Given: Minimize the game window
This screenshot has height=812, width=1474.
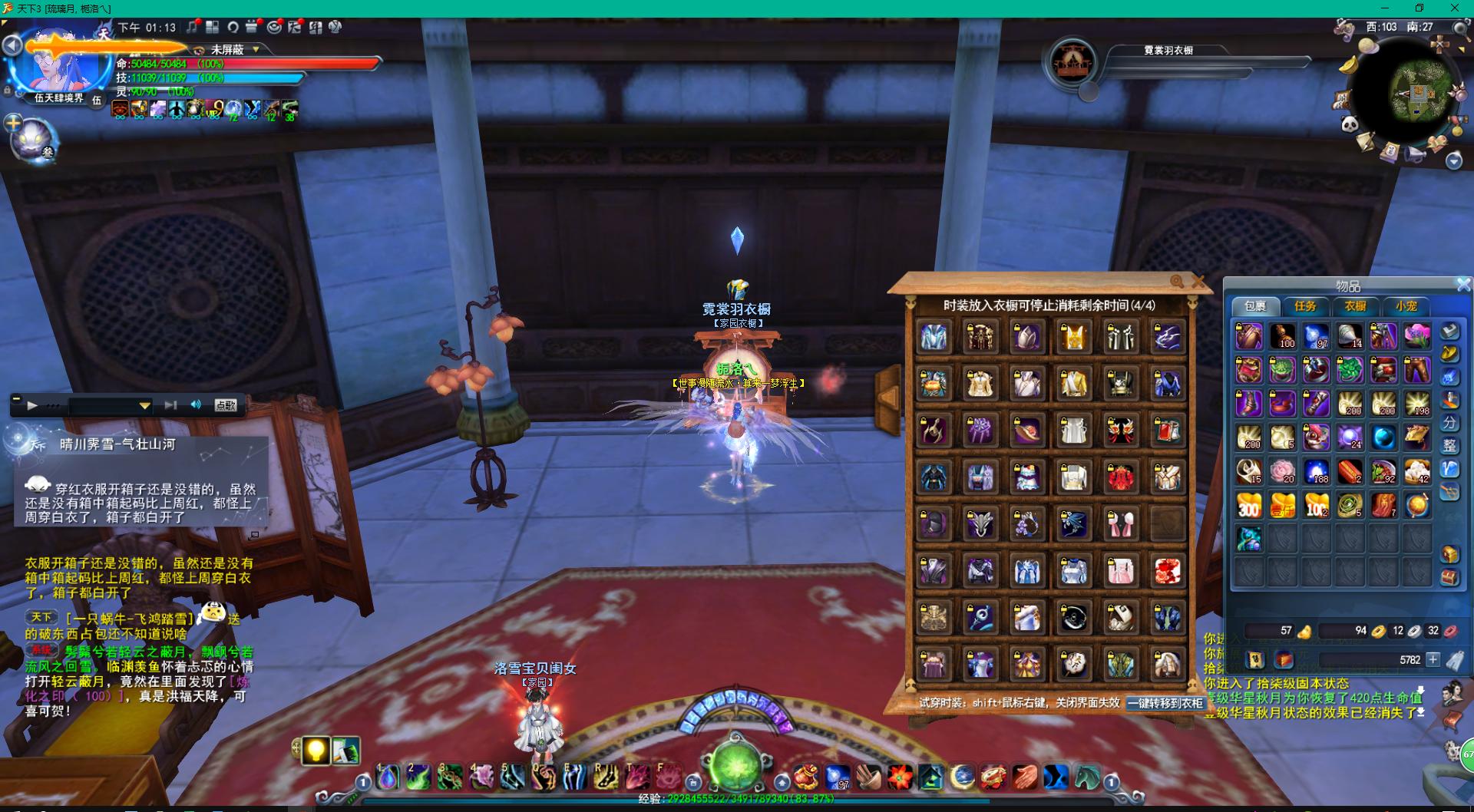Looking at the screenshot, I should coord(1384,8).
